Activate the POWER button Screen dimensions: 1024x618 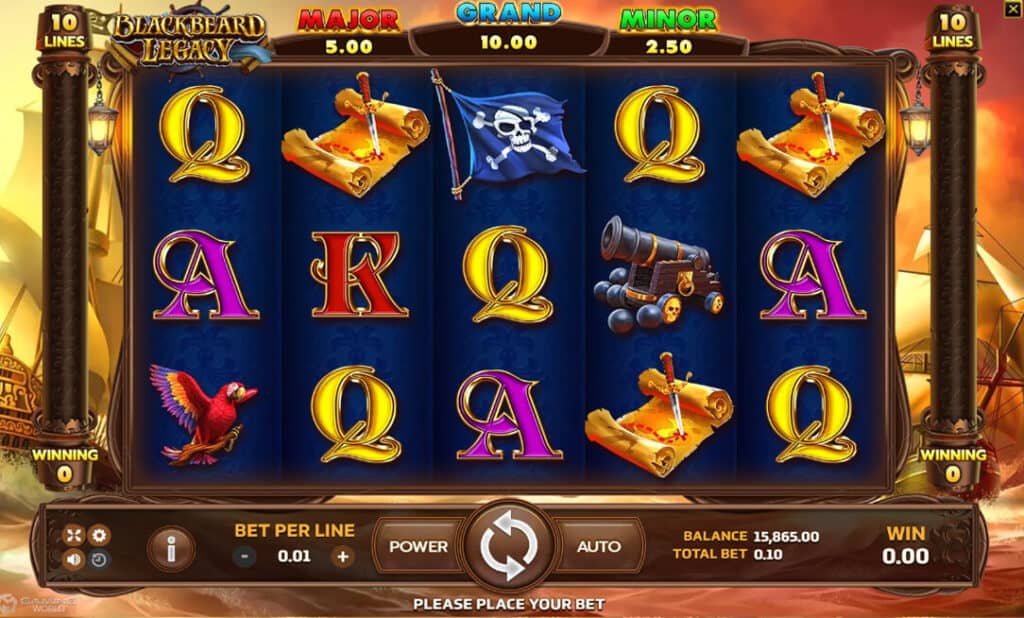click(418, 547)
